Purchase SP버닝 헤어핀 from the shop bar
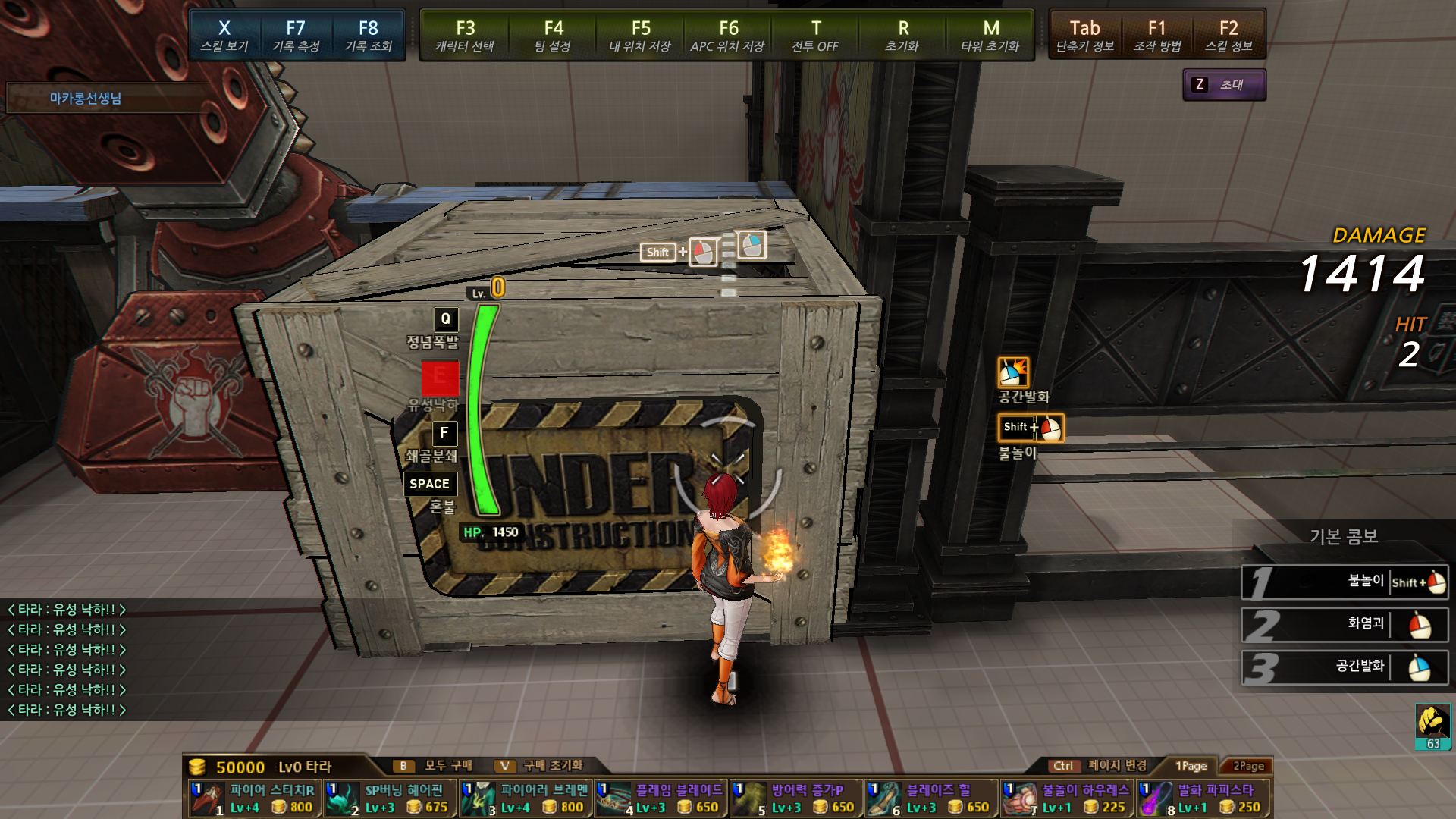This screenshot has height=819, width=1456. (390, 799)
